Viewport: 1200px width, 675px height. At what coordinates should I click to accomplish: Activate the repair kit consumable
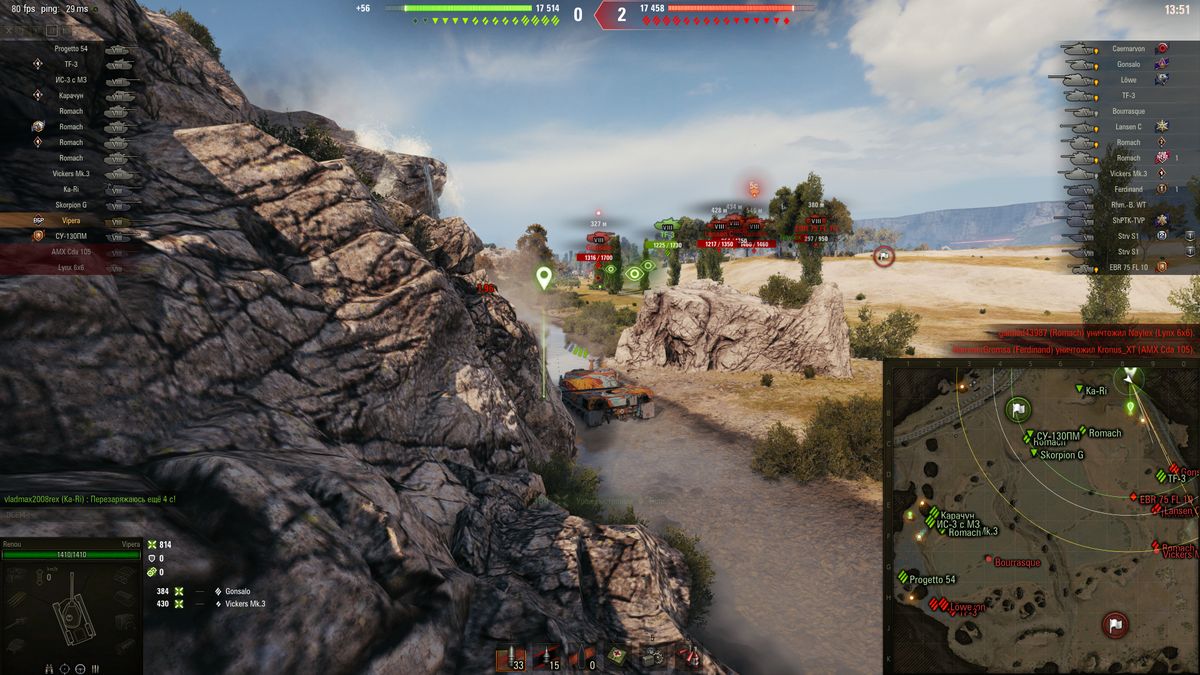(x=654, y=656)
